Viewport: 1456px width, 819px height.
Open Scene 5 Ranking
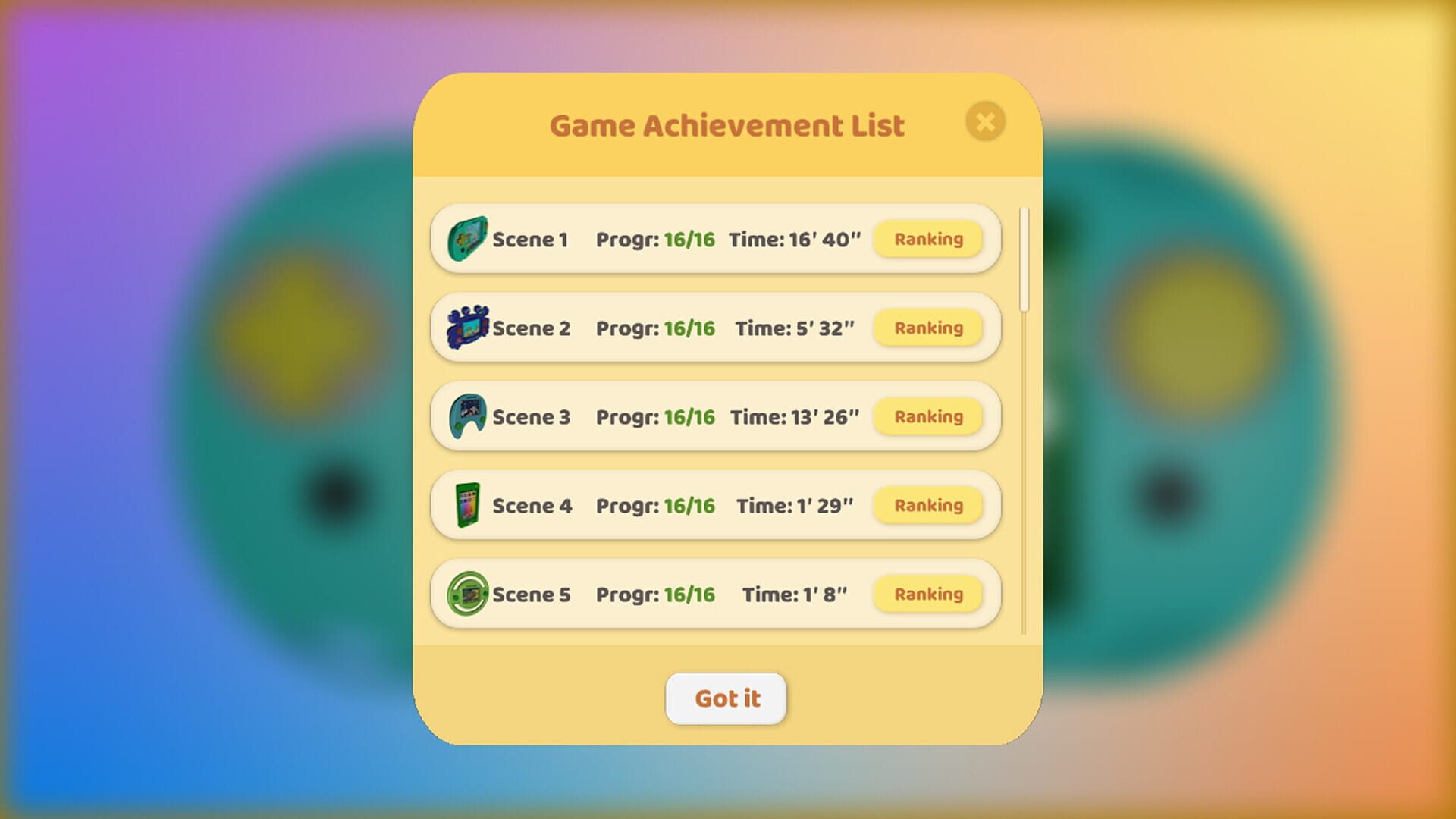(927, 594)
